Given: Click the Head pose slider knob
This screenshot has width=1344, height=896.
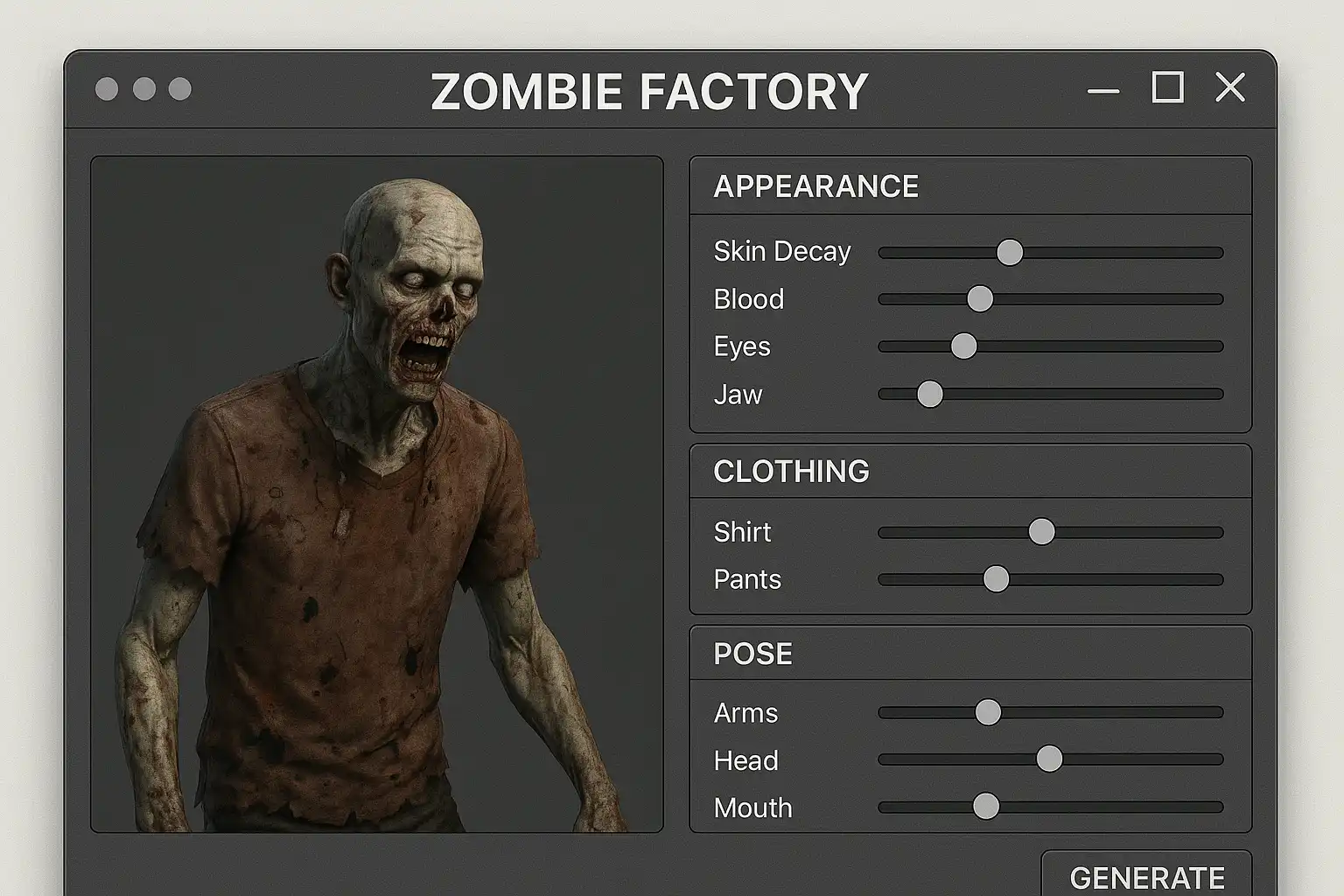Looking at the screenshot, I should coord(1049,759).
